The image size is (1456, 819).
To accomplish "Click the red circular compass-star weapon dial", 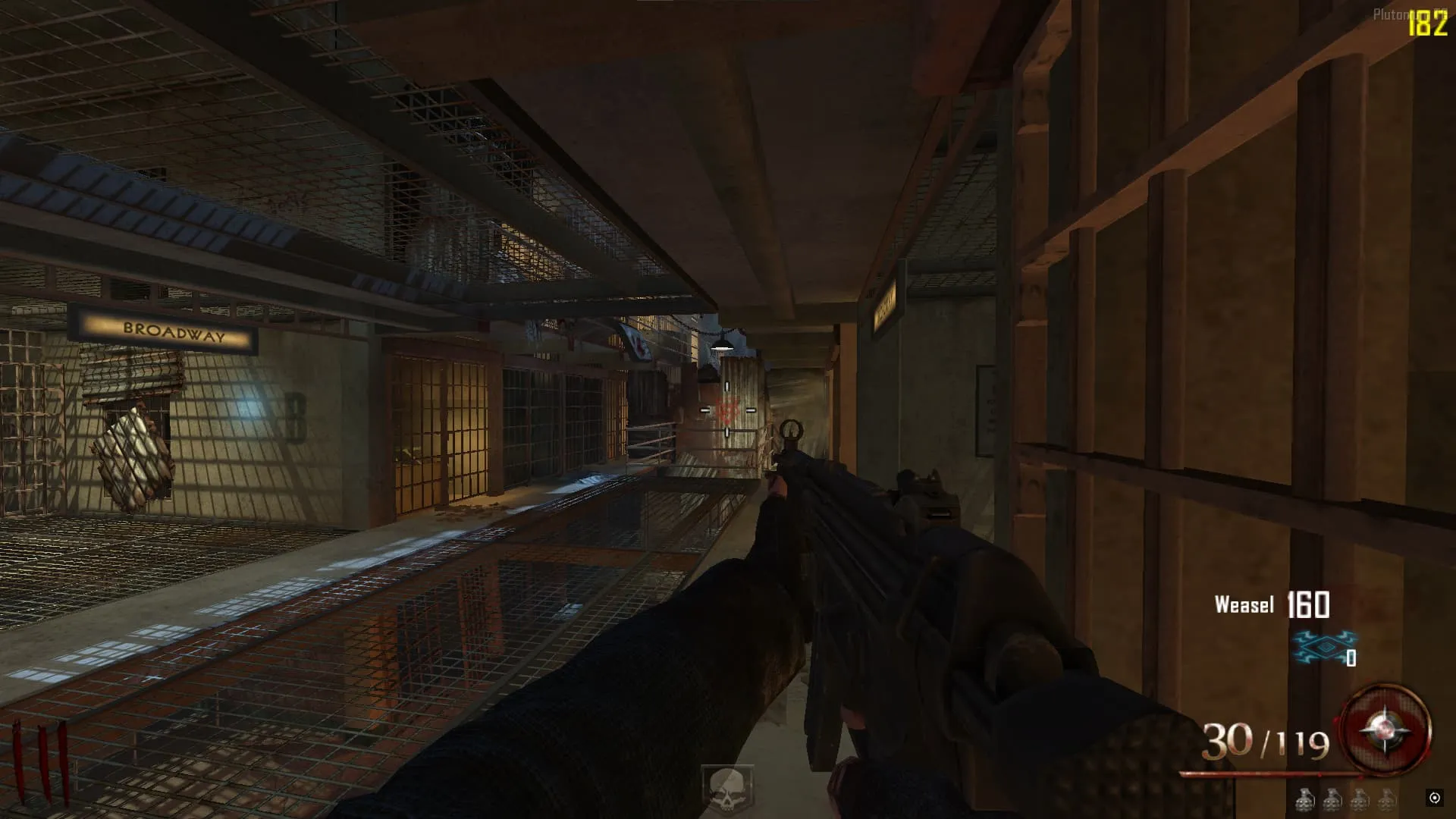I will pos(1385,731).
